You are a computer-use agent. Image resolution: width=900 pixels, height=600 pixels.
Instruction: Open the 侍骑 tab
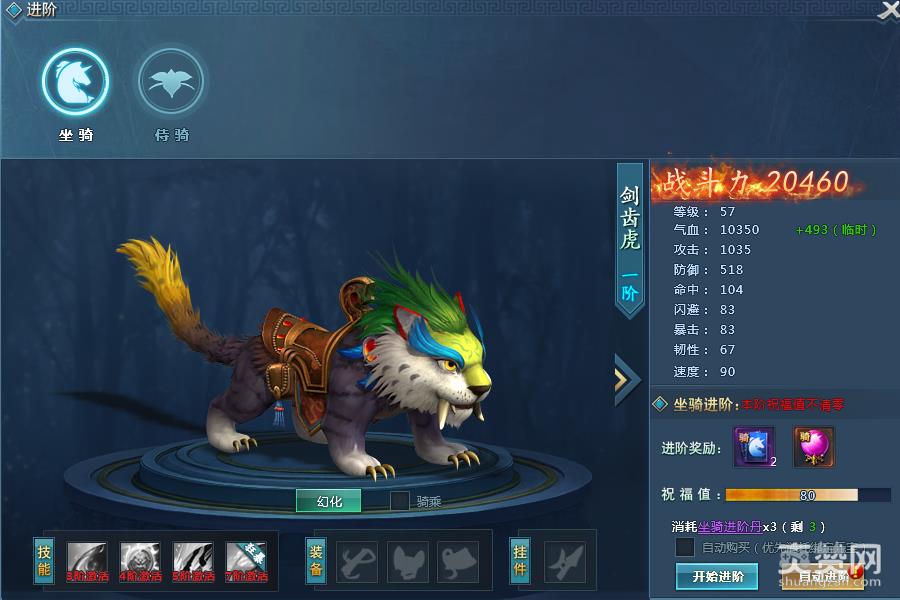171,83
